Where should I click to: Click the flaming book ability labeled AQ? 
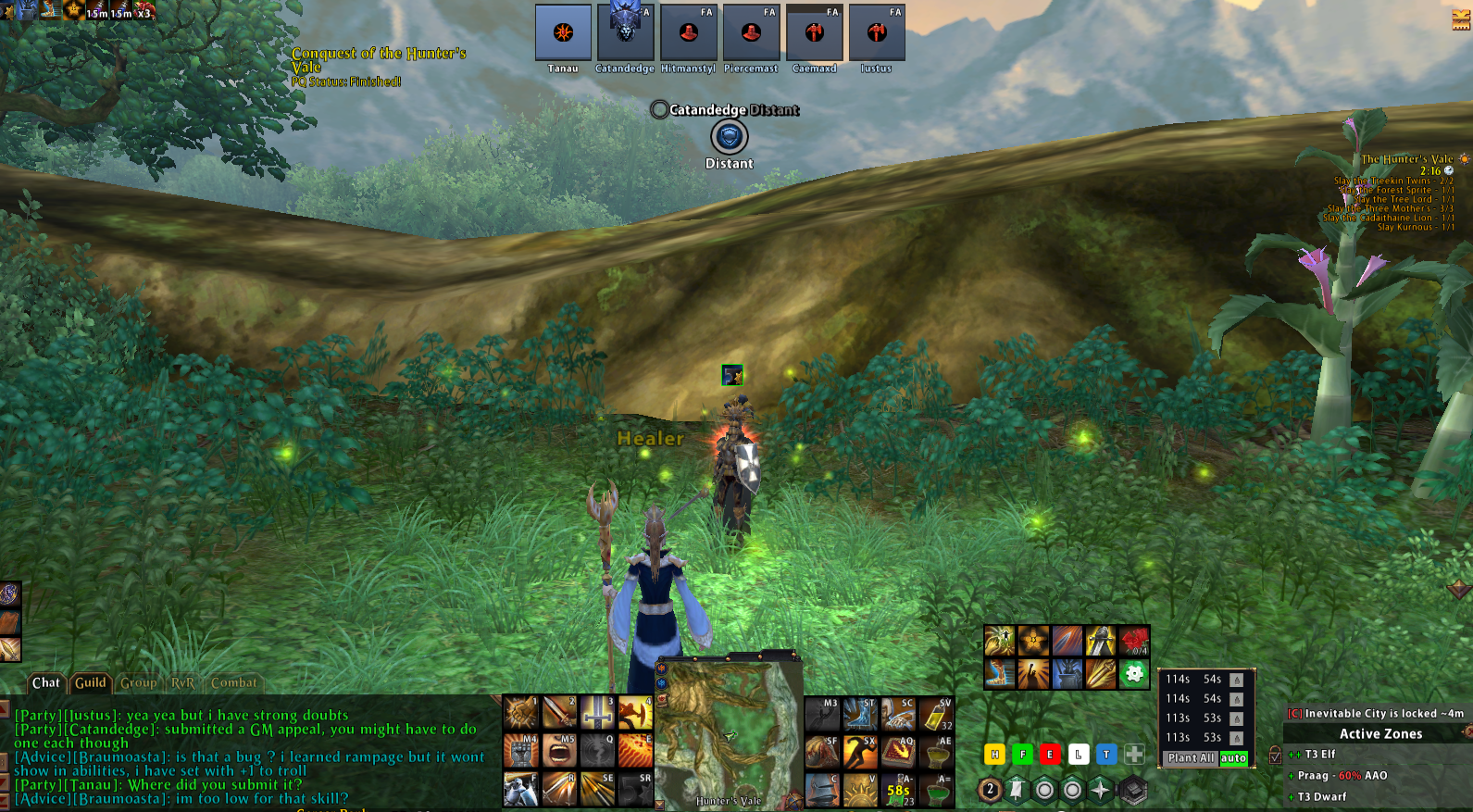click(x=898, y=754)
